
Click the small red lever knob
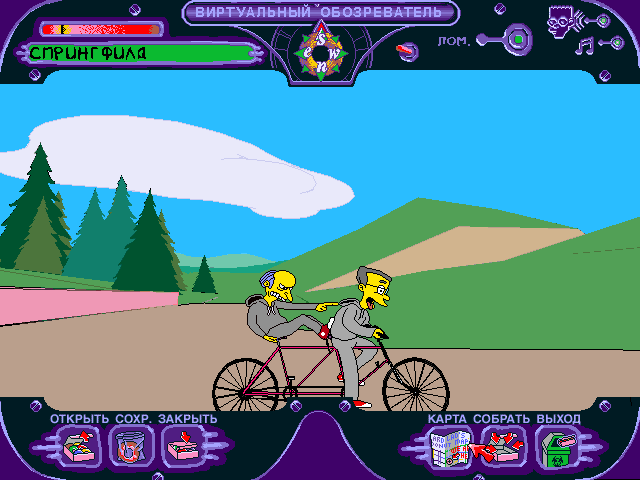tap(407, 50)
